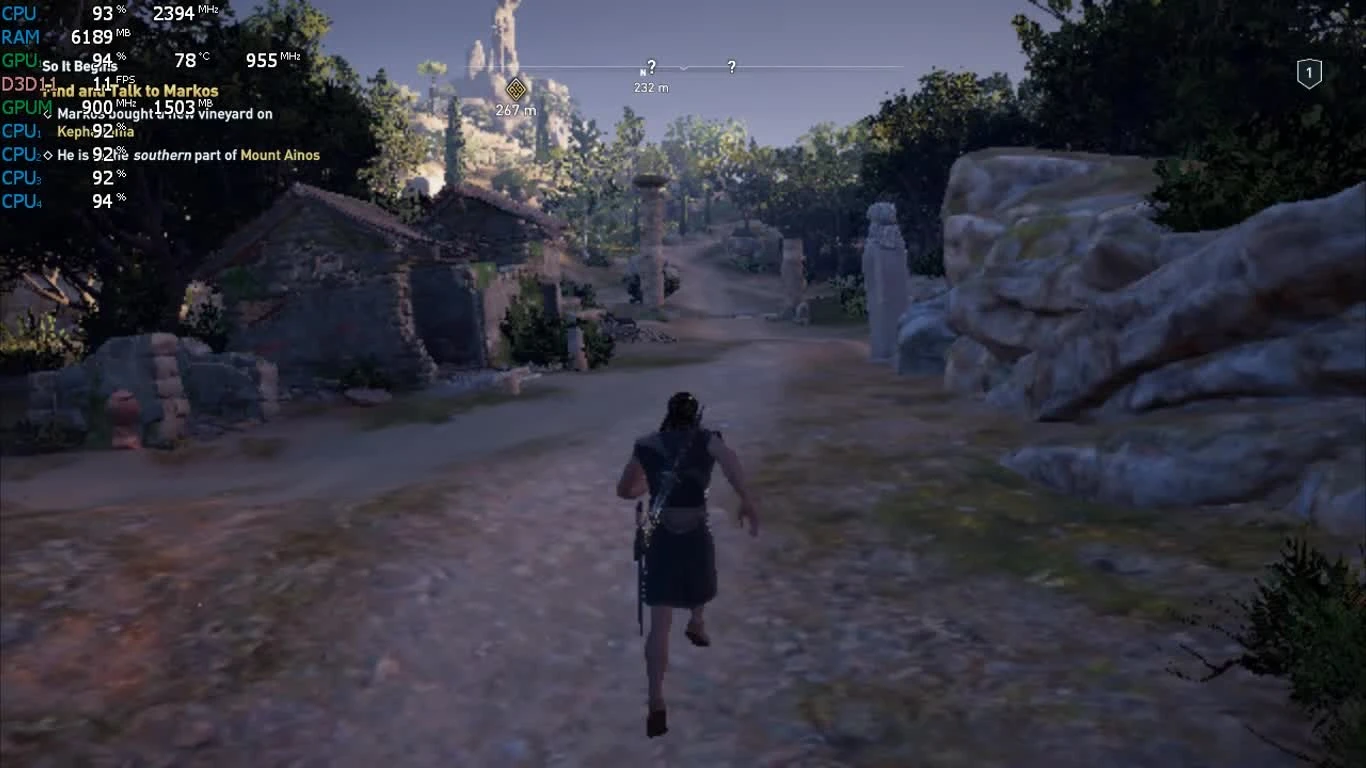Select the level 1 shield emblem
Screen dimensions: 1366x768
[x=1308, y=72]
